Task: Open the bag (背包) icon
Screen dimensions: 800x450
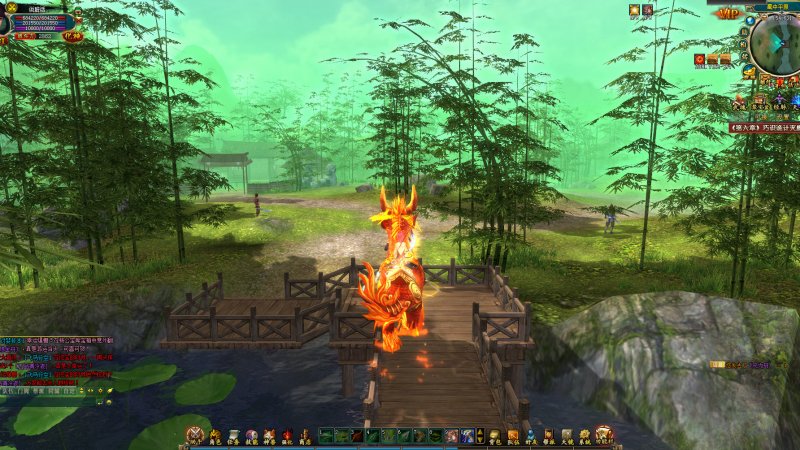Action: pyautogui.click(x=494, y=436)
